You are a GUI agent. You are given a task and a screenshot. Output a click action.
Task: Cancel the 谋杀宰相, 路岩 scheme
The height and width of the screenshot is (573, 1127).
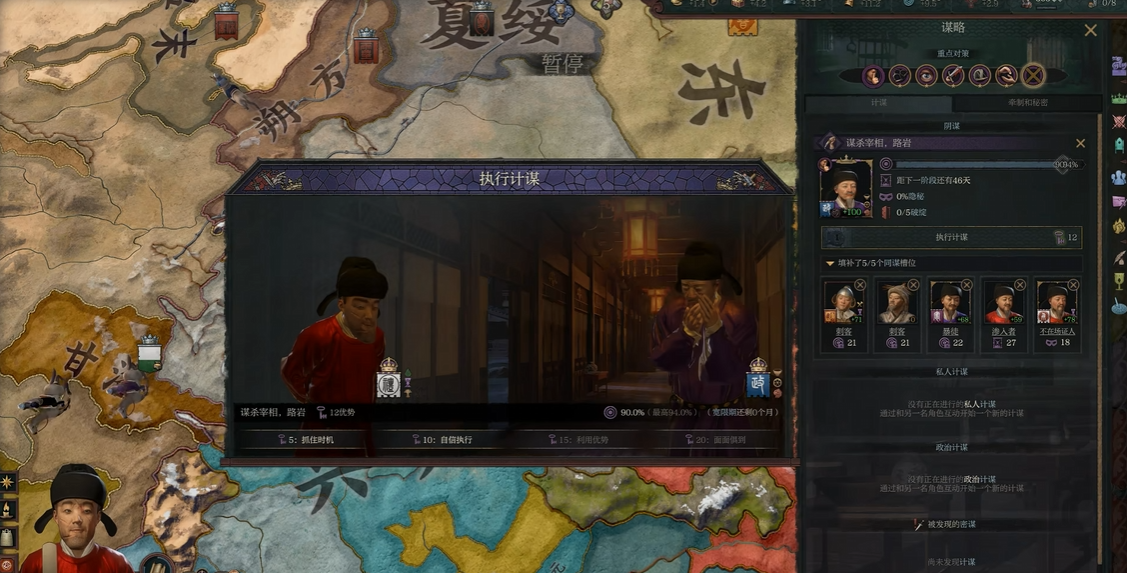coord(1080,144)
